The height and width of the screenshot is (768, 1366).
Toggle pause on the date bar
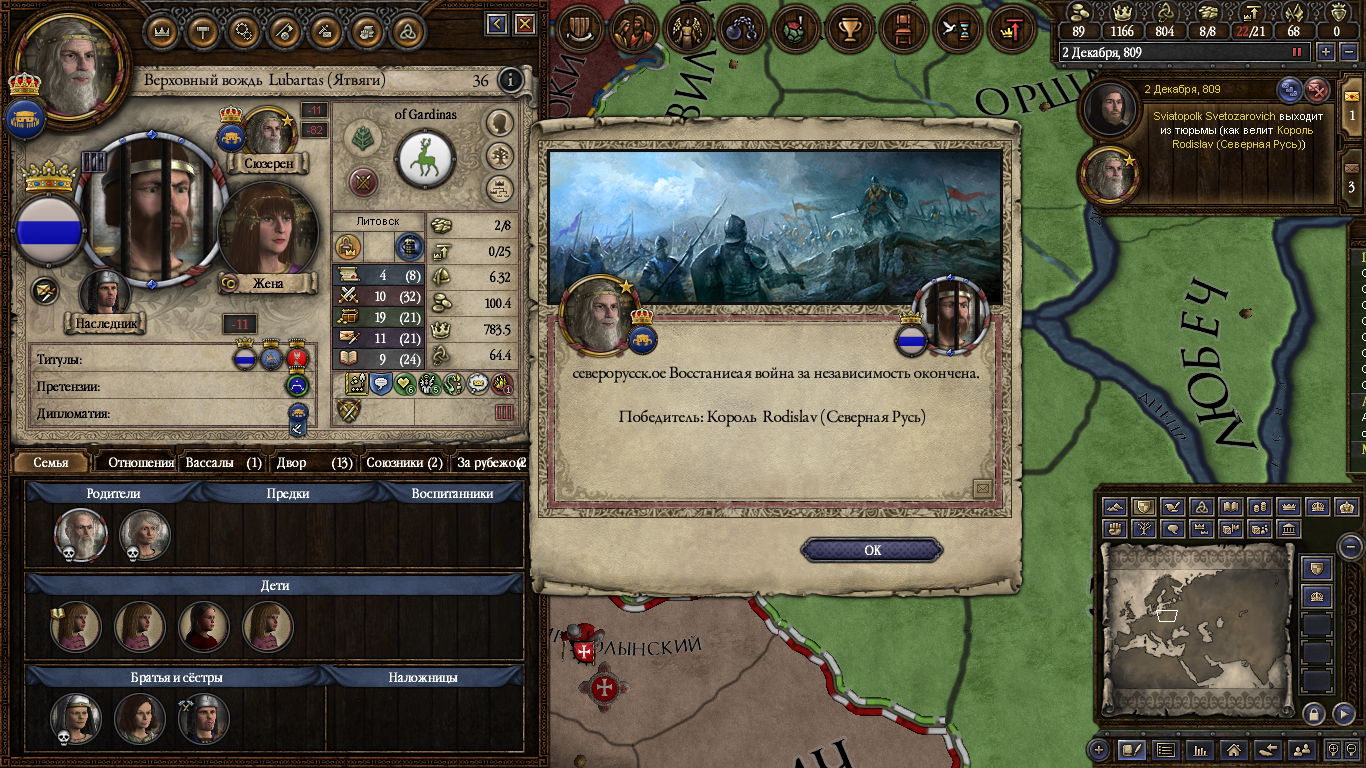pos(1298,52)
